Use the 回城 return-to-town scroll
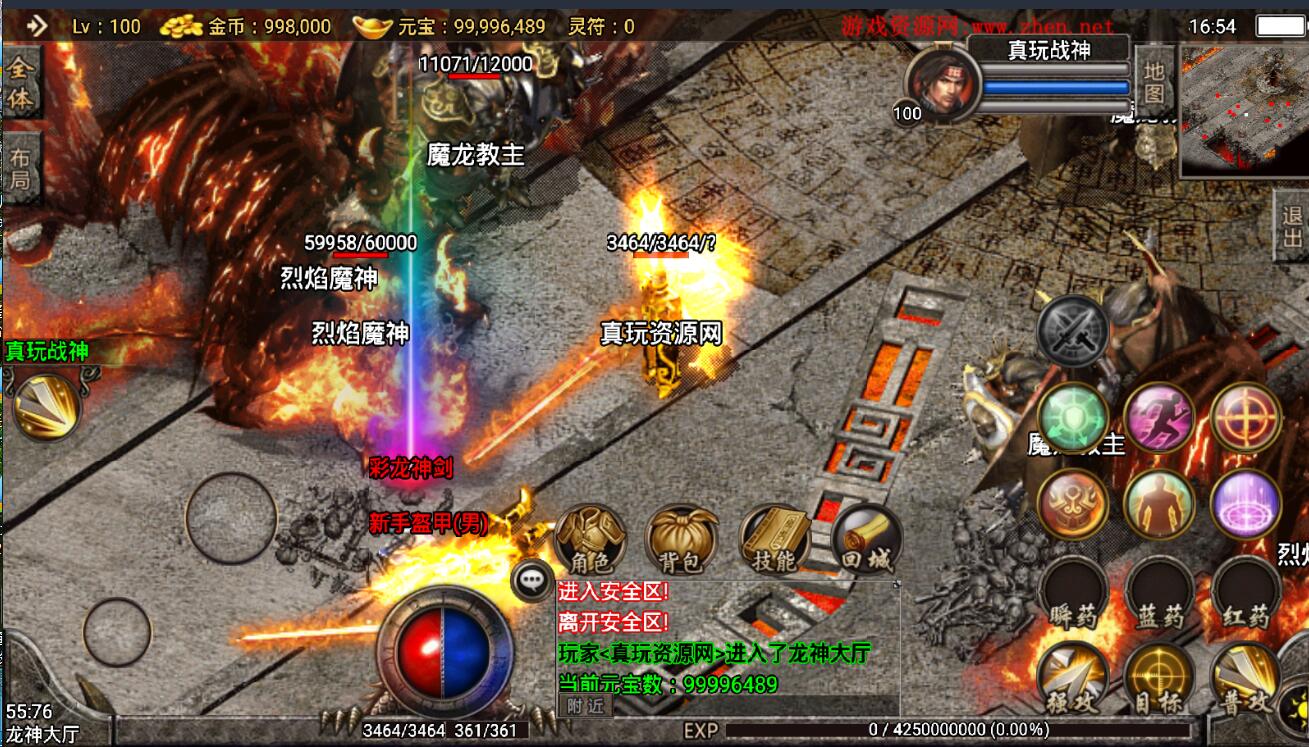Image resolution: width=1309 pixels, height=747 pixels. (866, 540)
